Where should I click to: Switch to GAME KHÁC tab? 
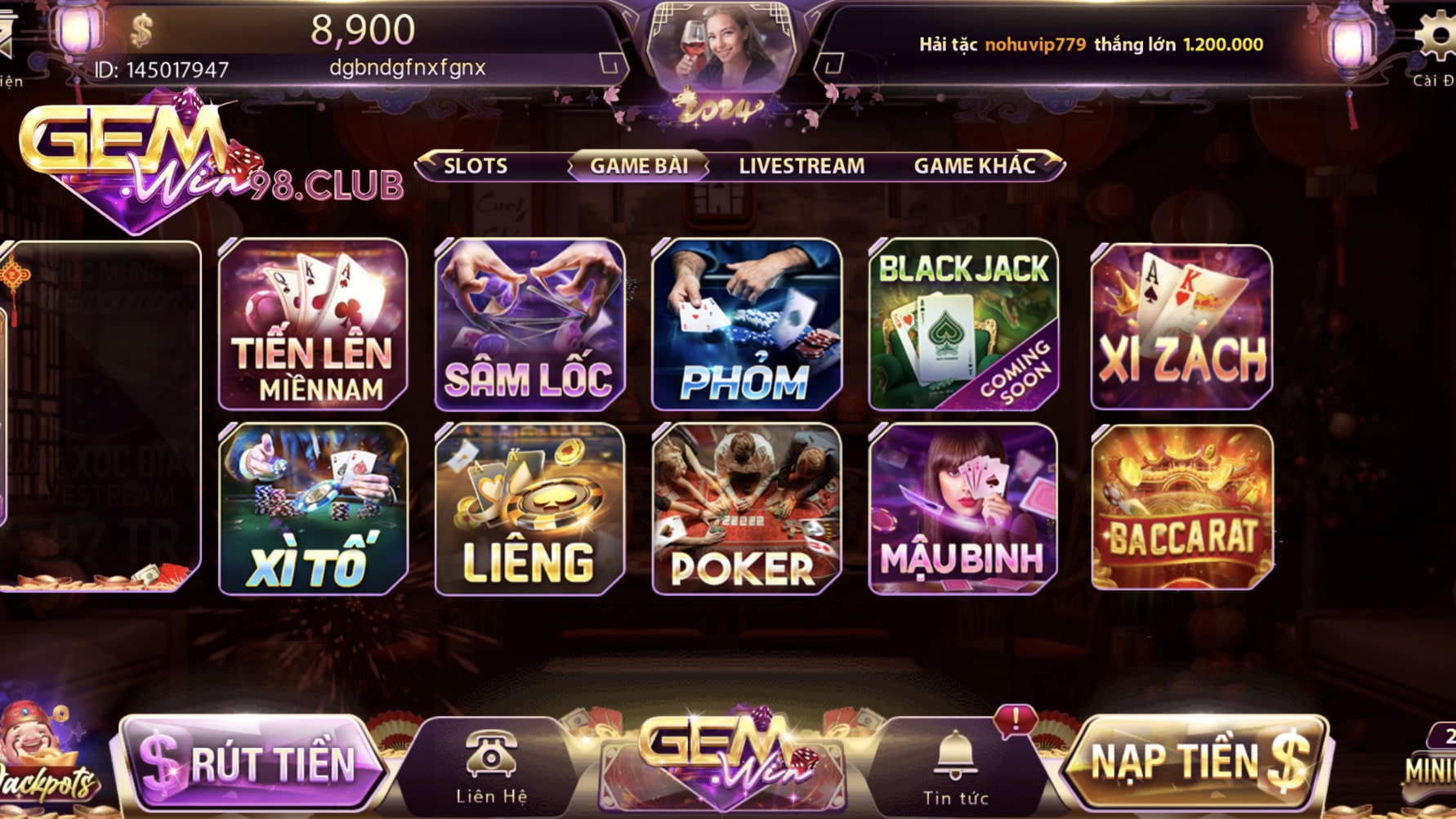click(x=975, y=166)
